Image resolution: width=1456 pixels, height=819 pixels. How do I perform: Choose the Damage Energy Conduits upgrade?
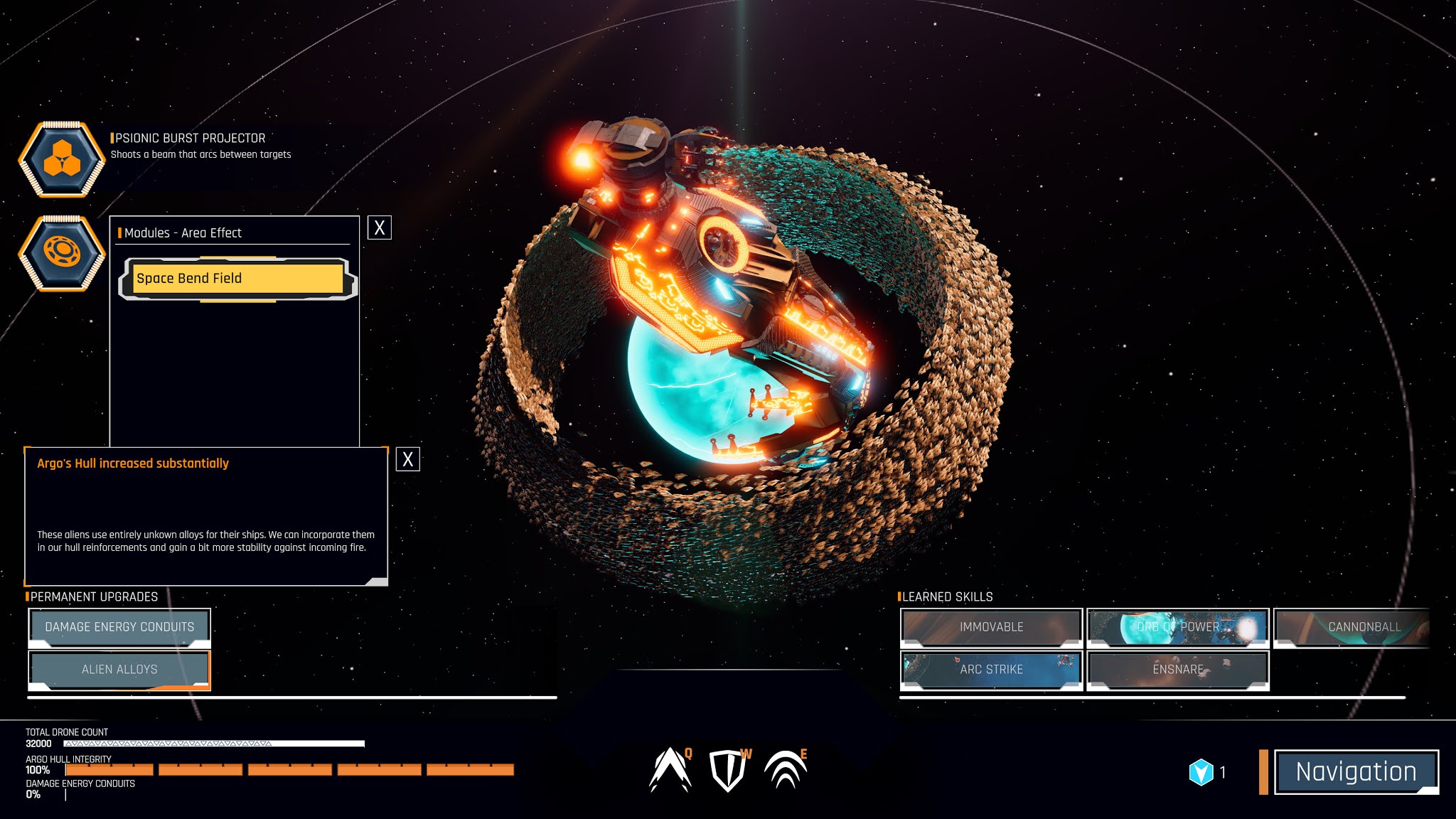(x=119, y=626)
